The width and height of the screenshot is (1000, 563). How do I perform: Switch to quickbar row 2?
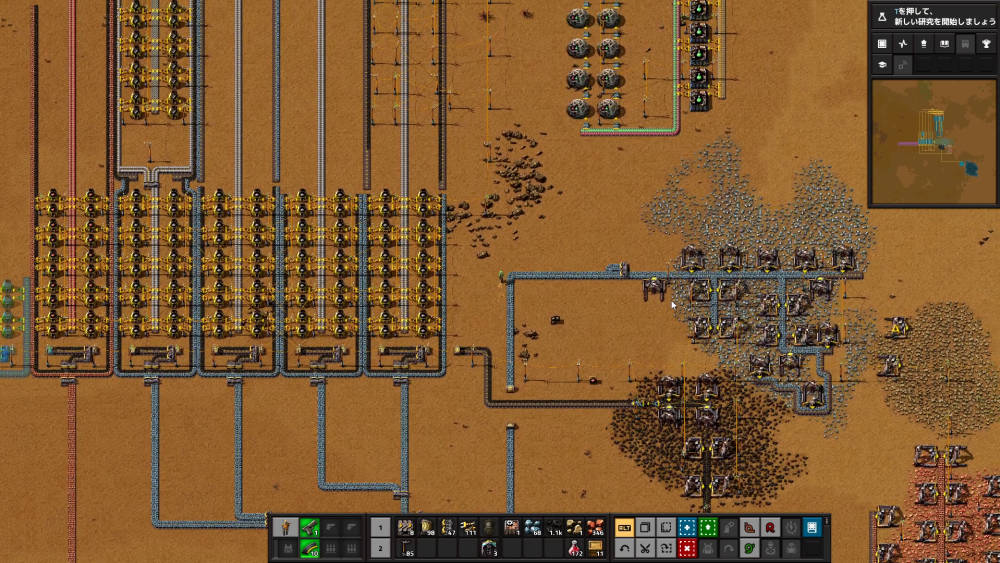click(x=381, y=548)
